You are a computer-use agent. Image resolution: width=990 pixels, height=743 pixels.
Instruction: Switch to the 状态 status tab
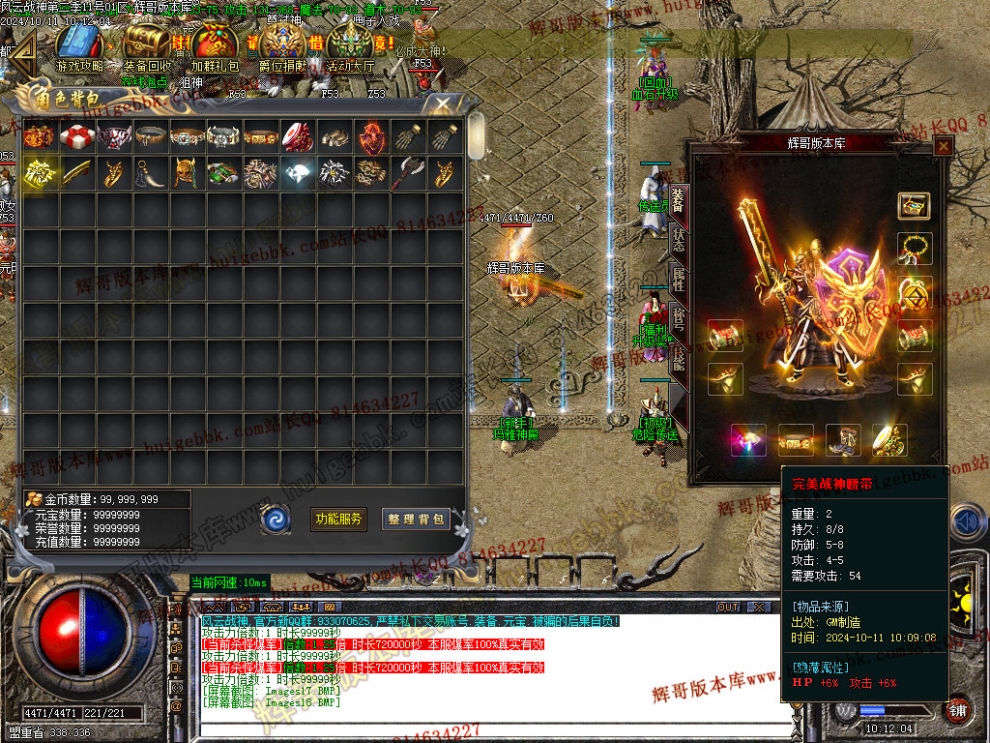coord(678,241)
